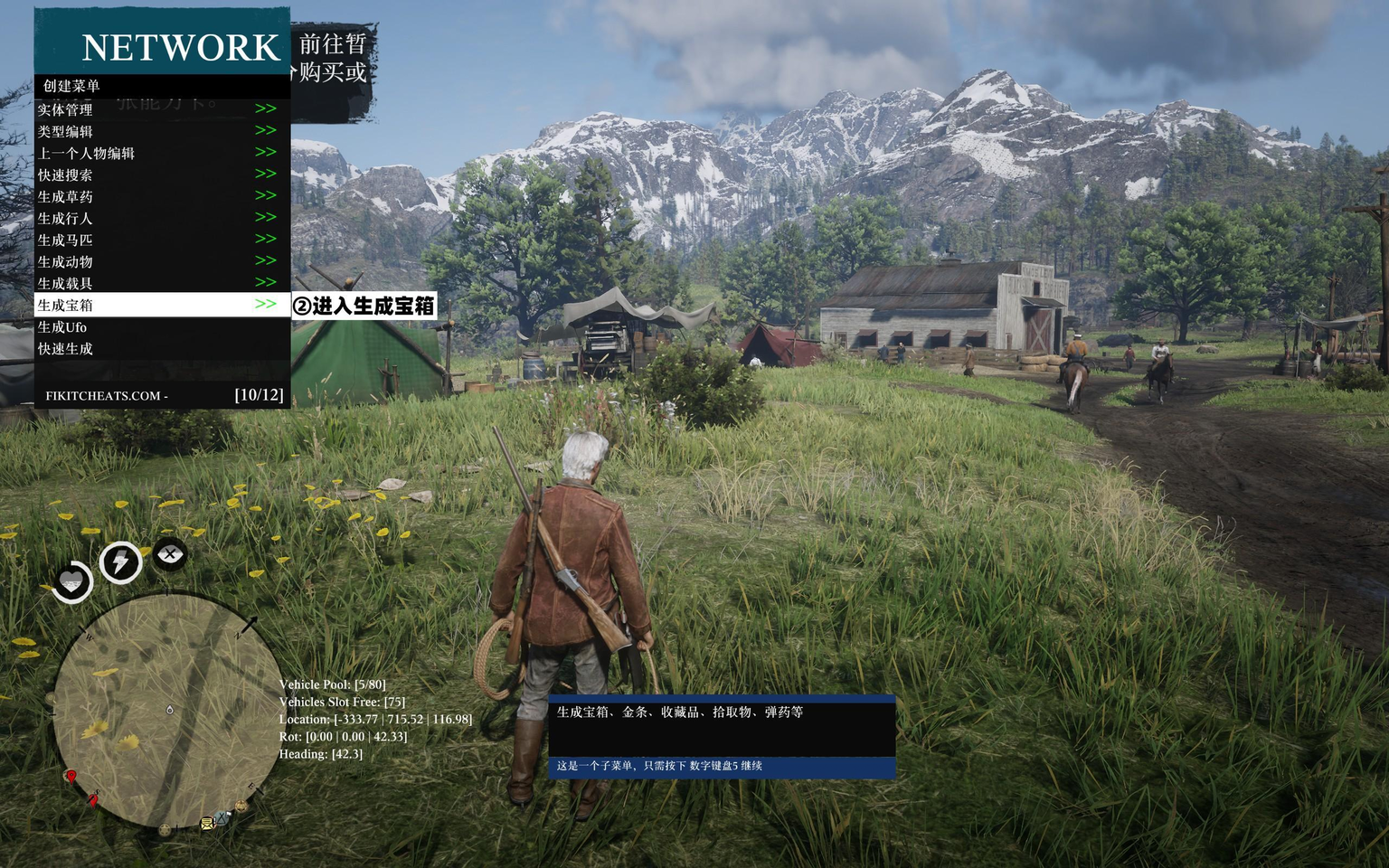Image resolution: width=1389 pixels, height=868 pixels.
Task: Choose 快速生成 from the list
Action: point(65,348)
